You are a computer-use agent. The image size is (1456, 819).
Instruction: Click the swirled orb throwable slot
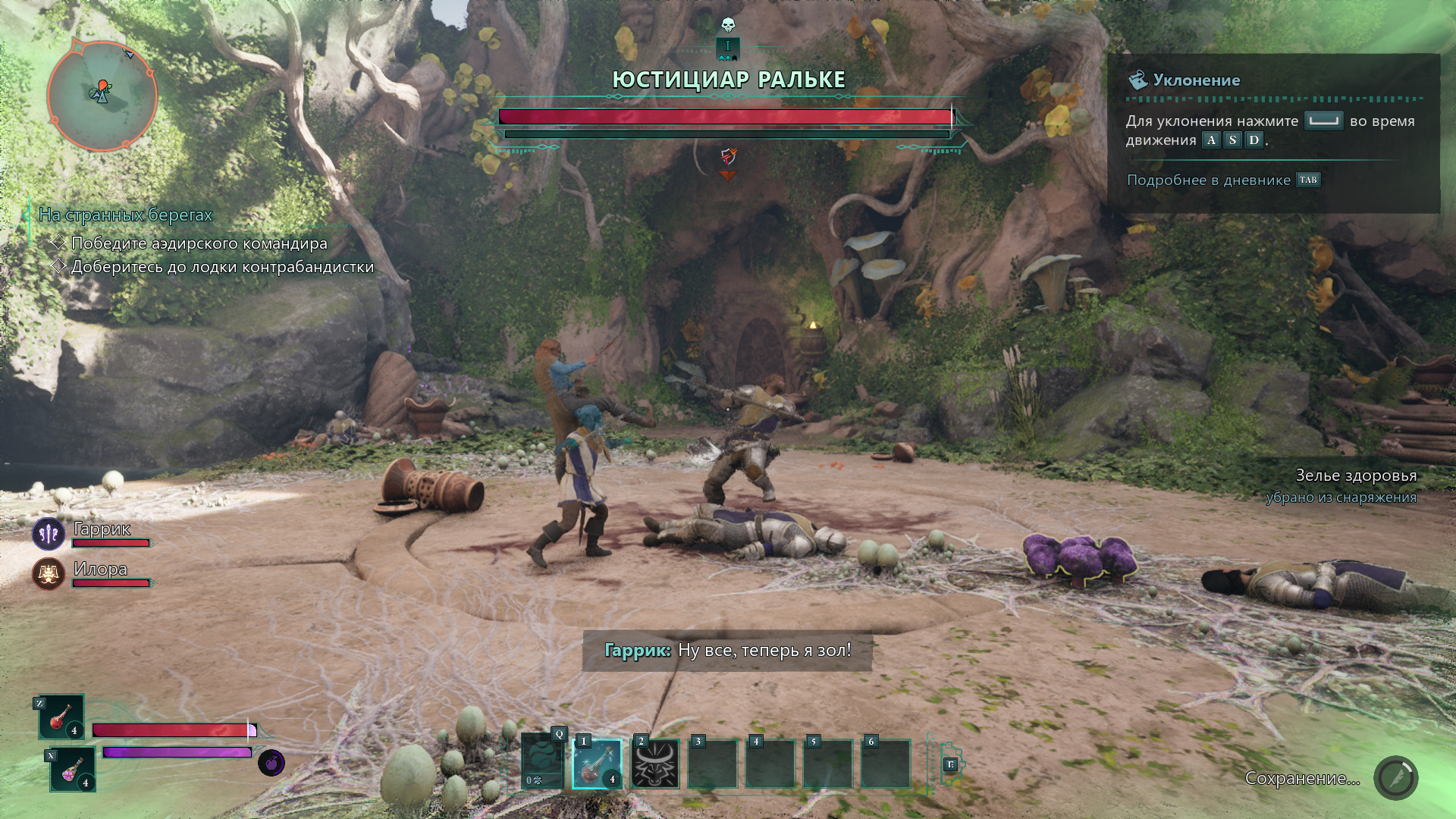coord(541,762)
